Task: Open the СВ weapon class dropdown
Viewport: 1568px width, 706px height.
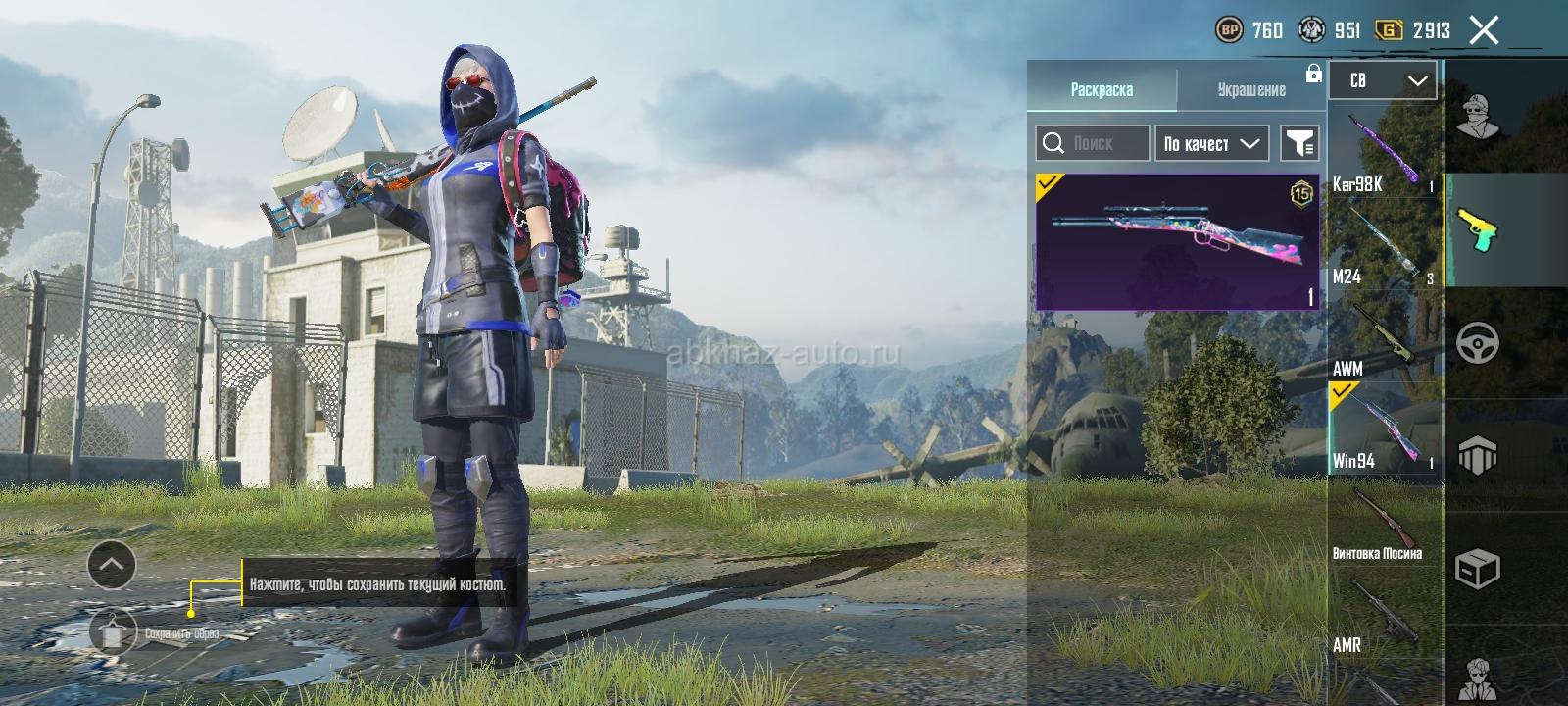Action: click(1382, 80)
